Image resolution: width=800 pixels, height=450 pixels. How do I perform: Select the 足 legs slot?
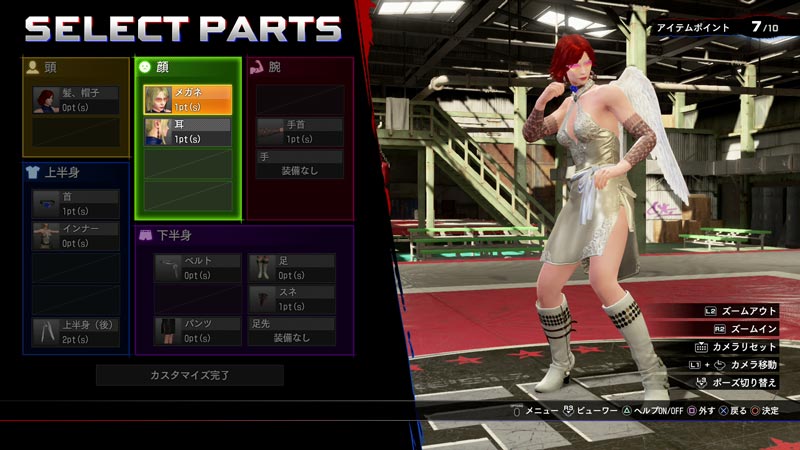pyautogui.click(x=291, y=268)
